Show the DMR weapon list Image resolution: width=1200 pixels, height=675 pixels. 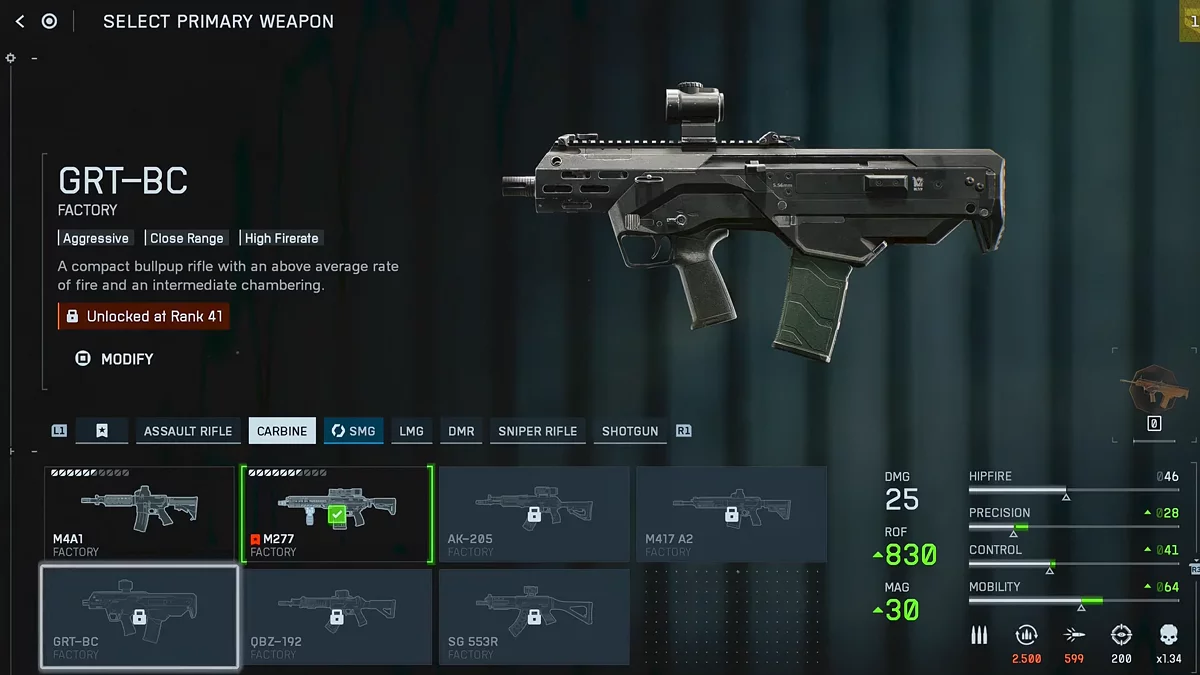tap(461, 431)
